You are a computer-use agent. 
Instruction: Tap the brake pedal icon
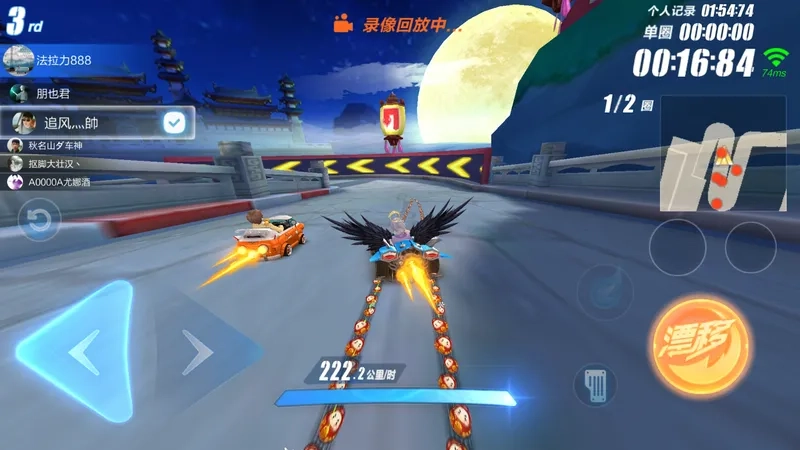[x=594, y=385]
